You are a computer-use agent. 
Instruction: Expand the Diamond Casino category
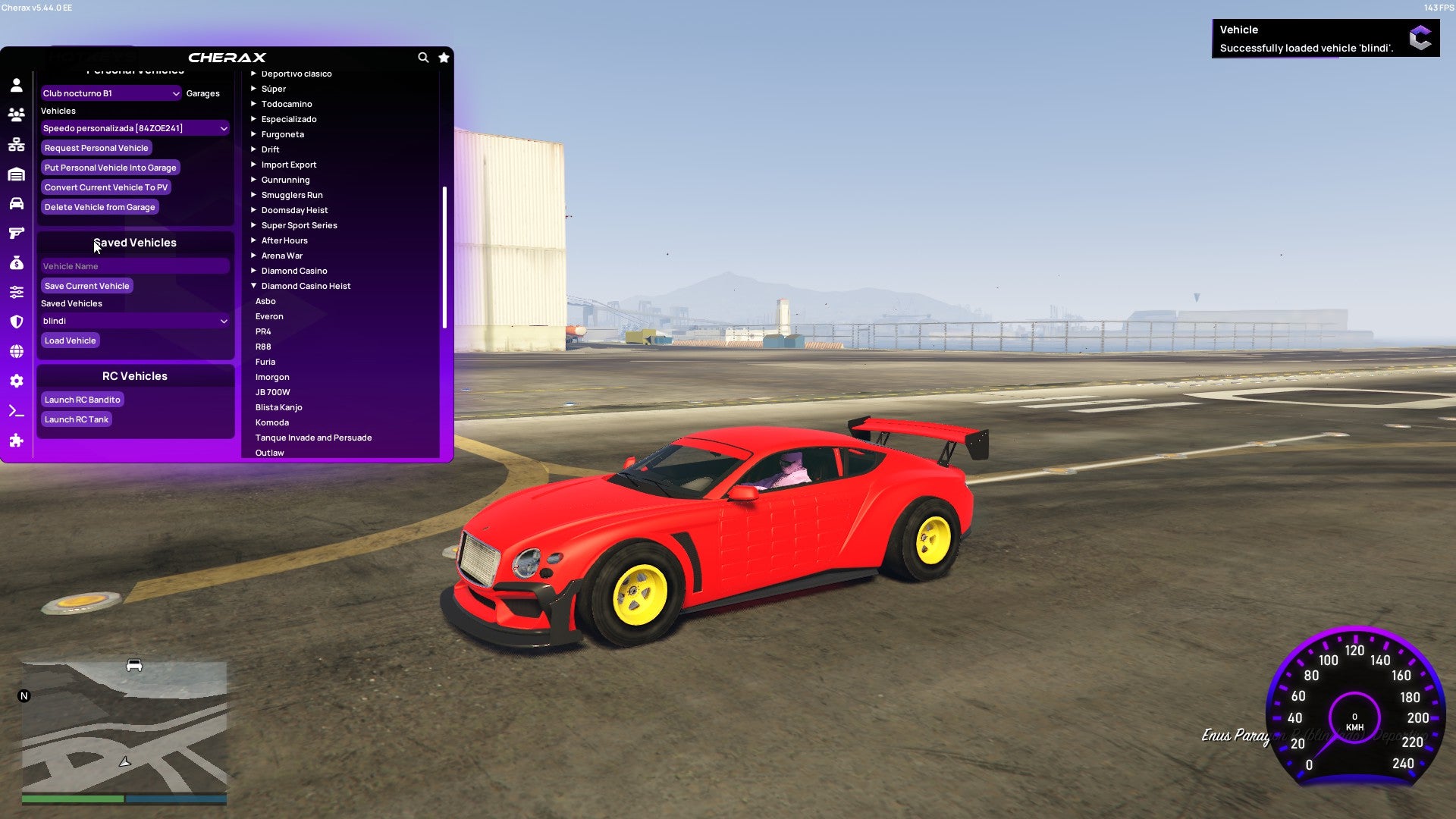pos(294,271)
